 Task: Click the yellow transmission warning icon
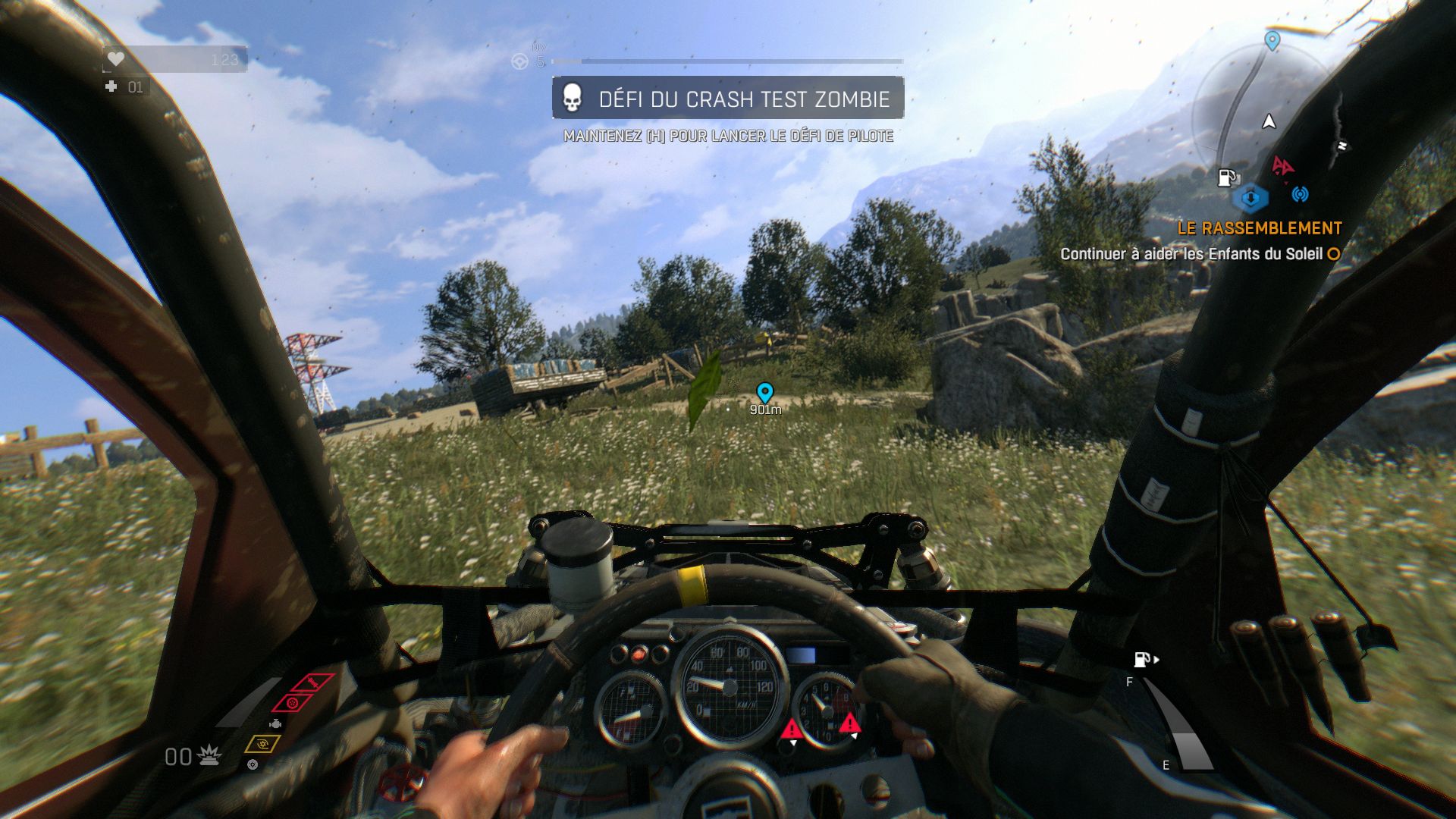(x=262, y=744)
